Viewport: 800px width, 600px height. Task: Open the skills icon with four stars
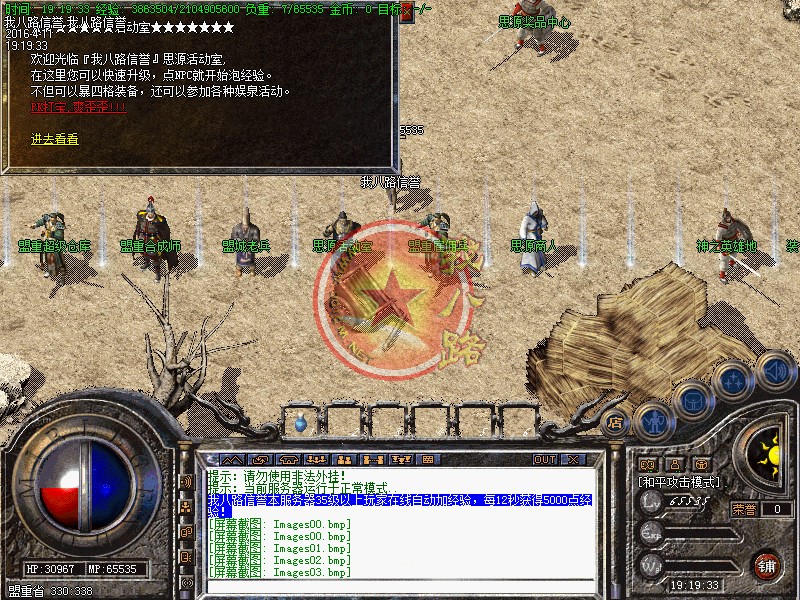click(x=735, y=381)
